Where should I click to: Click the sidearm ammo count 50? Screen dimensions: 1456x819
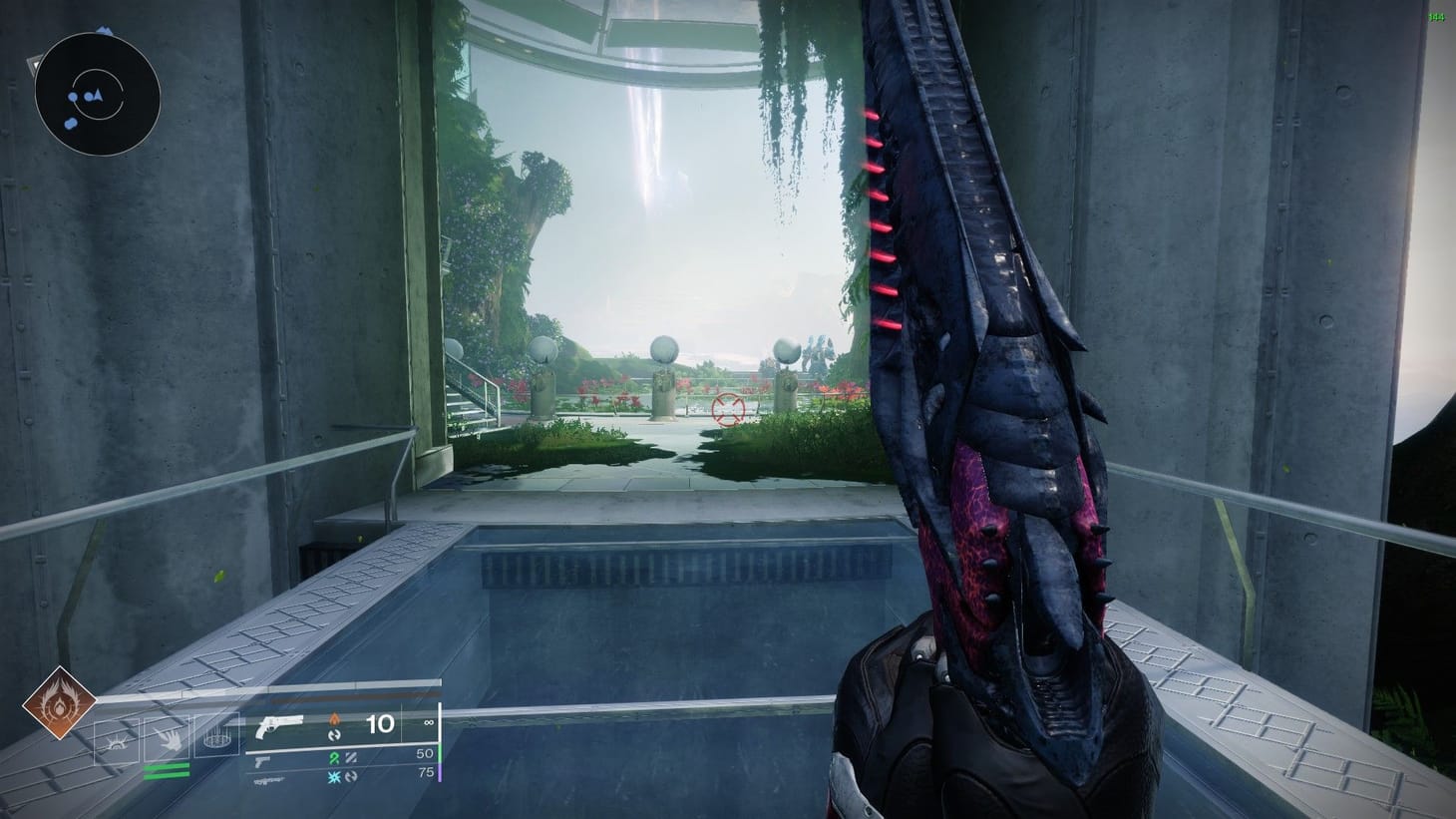[426, 754]
